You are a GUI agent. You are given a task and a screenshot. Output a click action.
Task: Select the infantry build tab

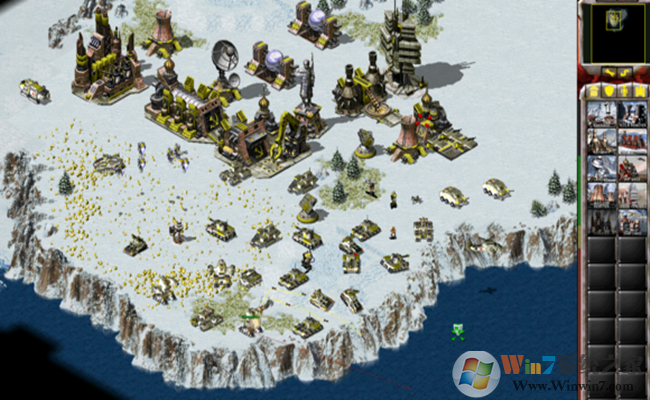[x=624, y=90]
